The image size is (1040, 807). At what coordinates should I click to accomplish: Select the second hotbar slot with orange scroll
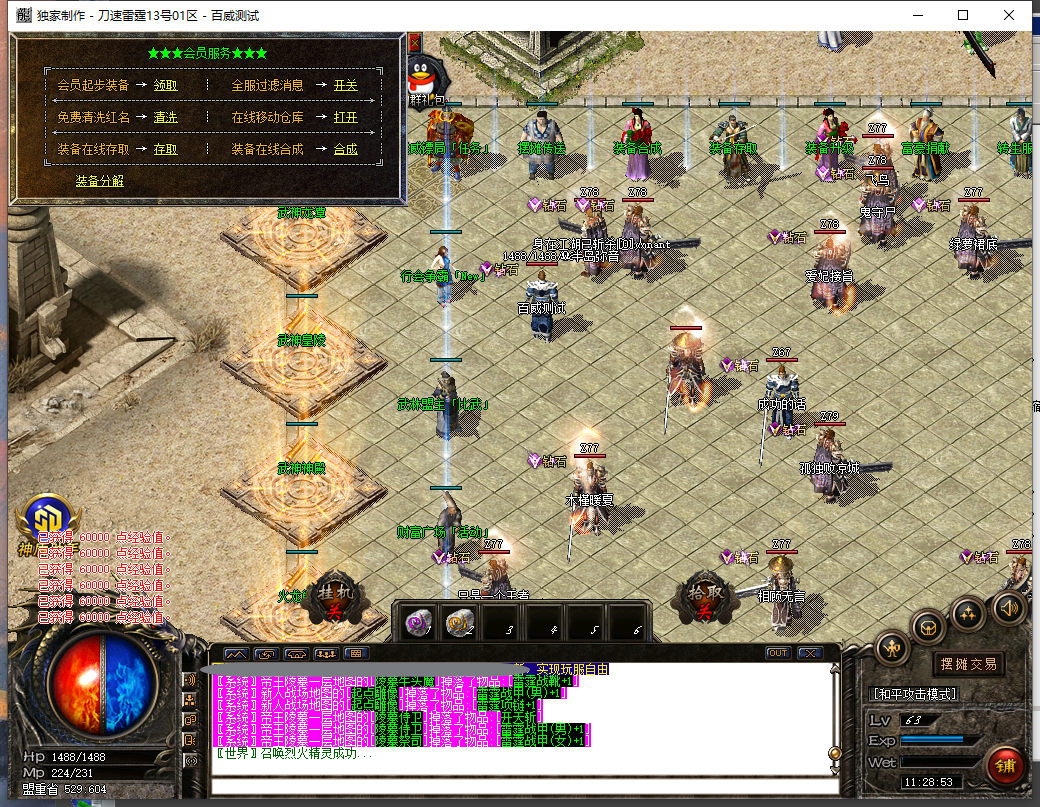click(x=460, y=623)
